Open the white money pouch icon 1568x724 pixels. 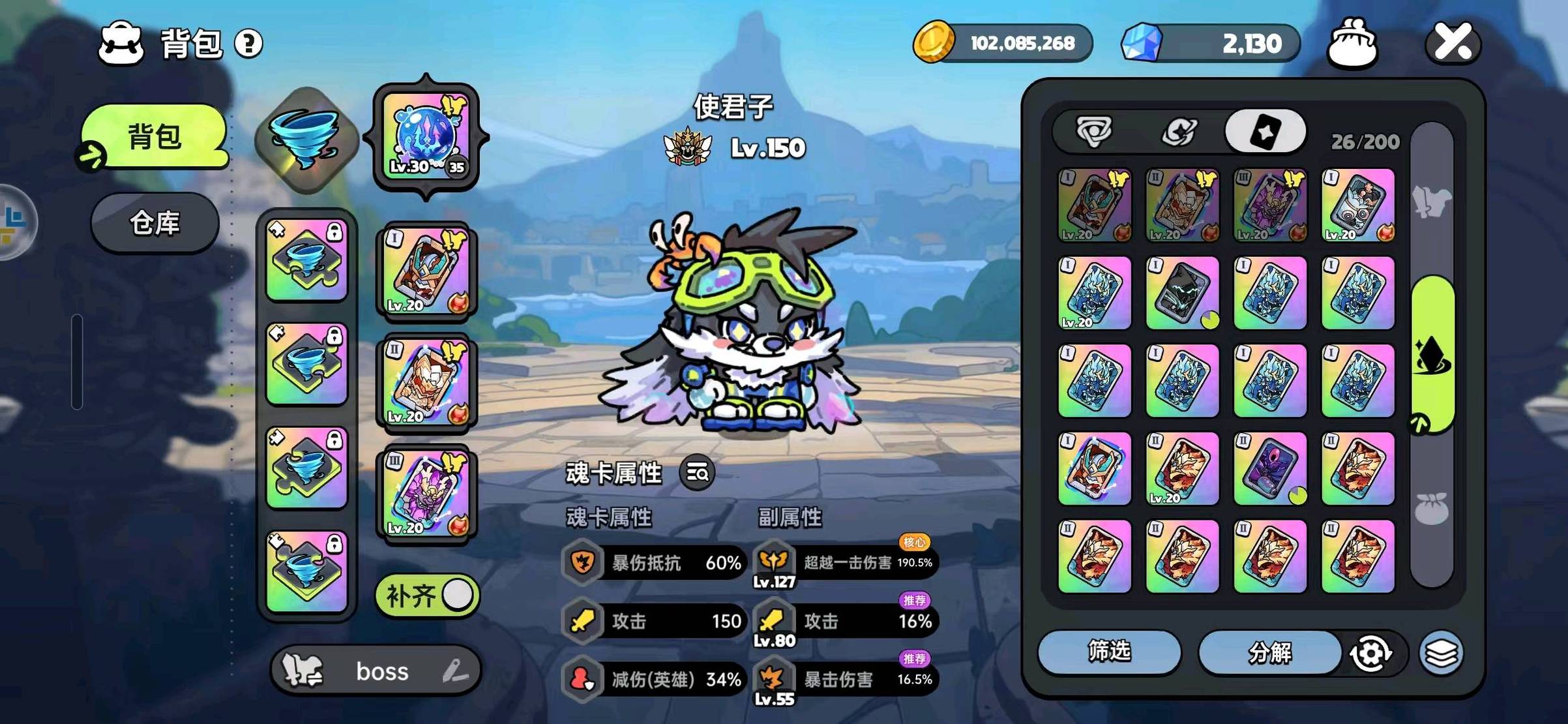pos(1353,43)
